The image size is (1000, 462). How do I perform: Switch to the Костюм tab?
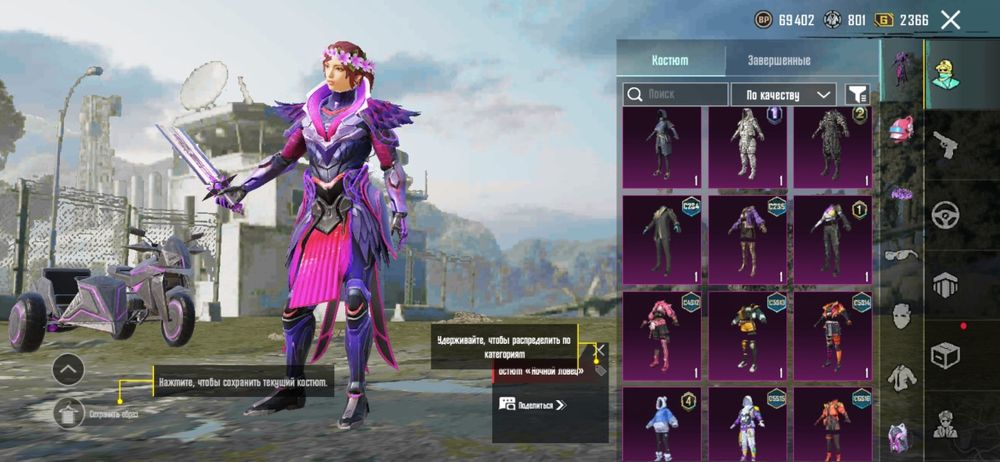[669, 60]
